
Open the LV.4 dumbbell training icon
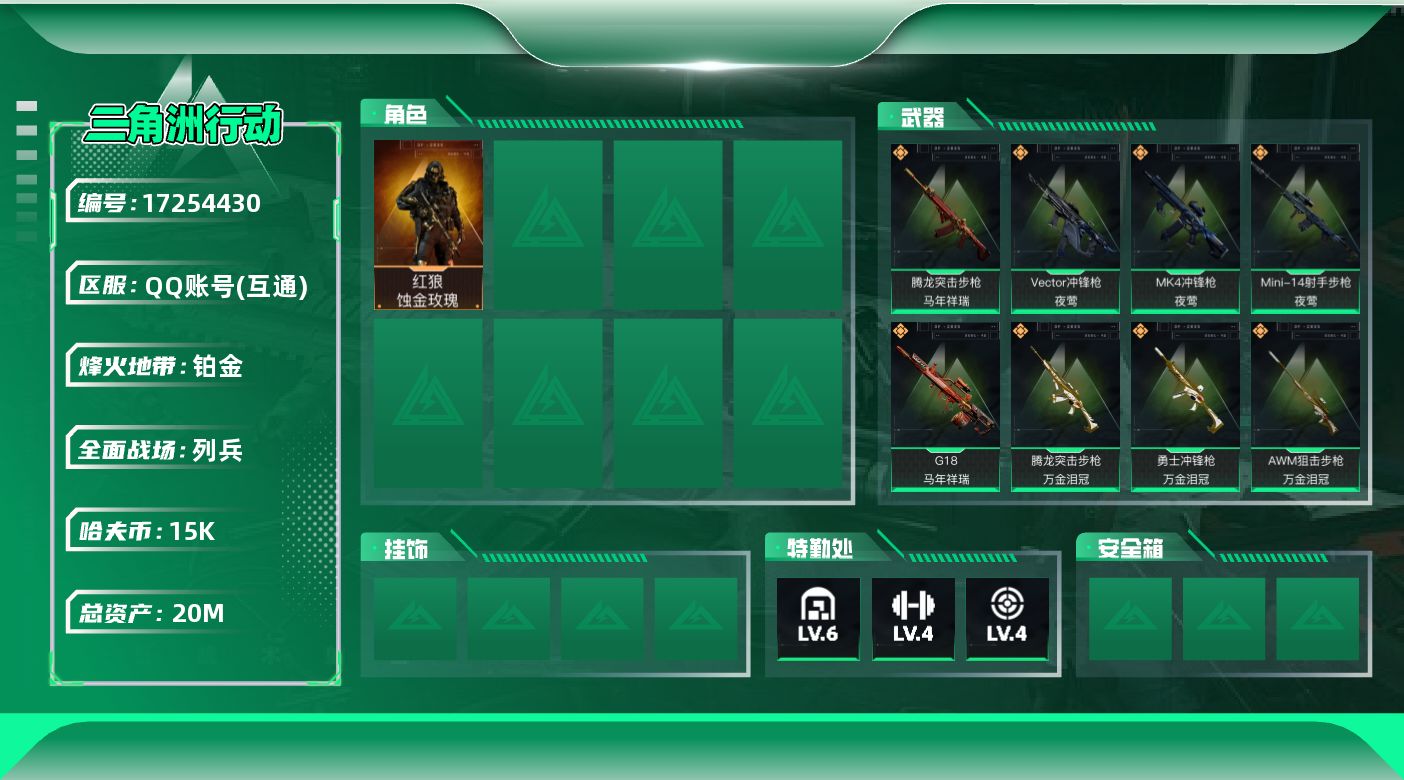coord(912,617)
